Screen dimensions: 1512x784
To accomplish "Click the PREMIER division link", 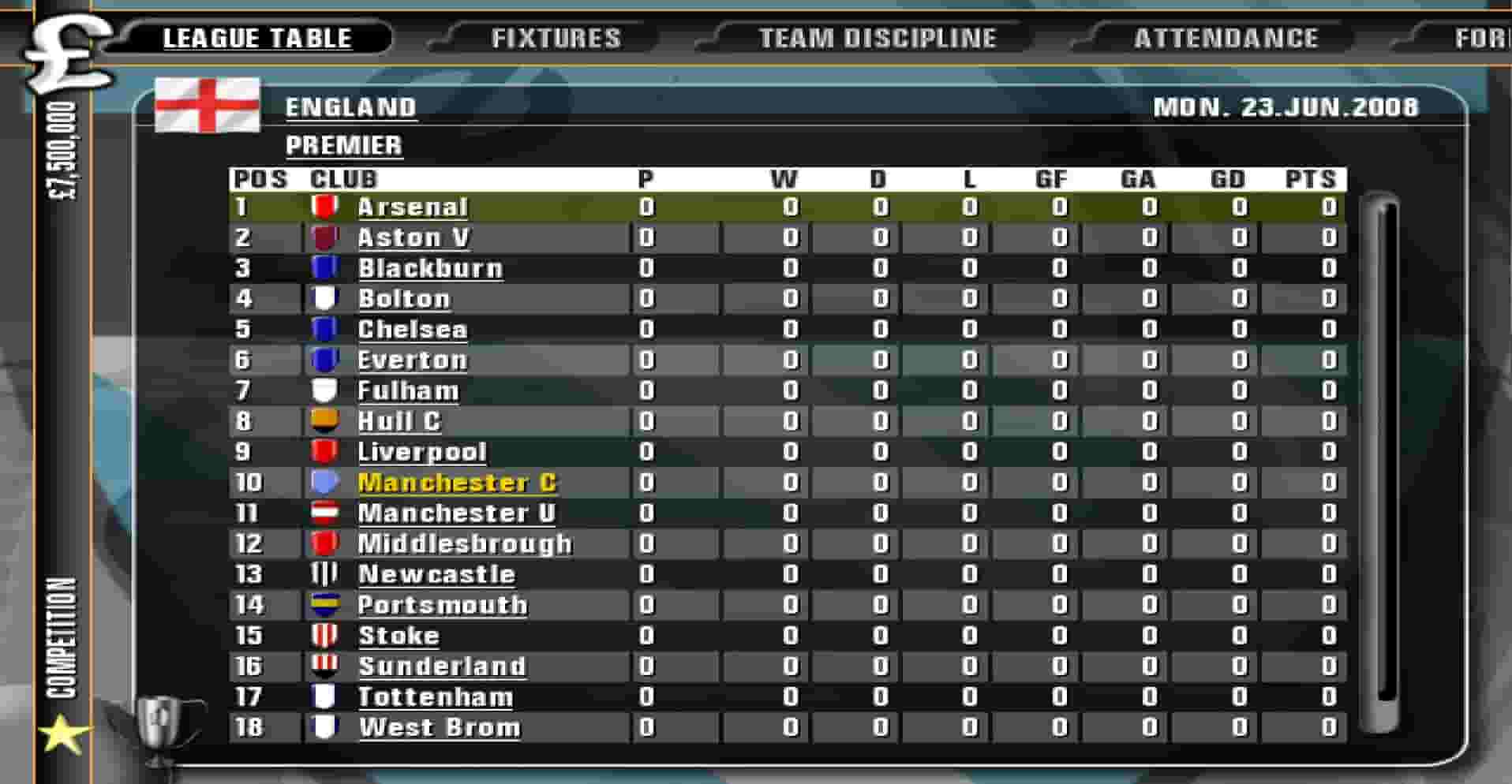I will [x=343, y=144].
